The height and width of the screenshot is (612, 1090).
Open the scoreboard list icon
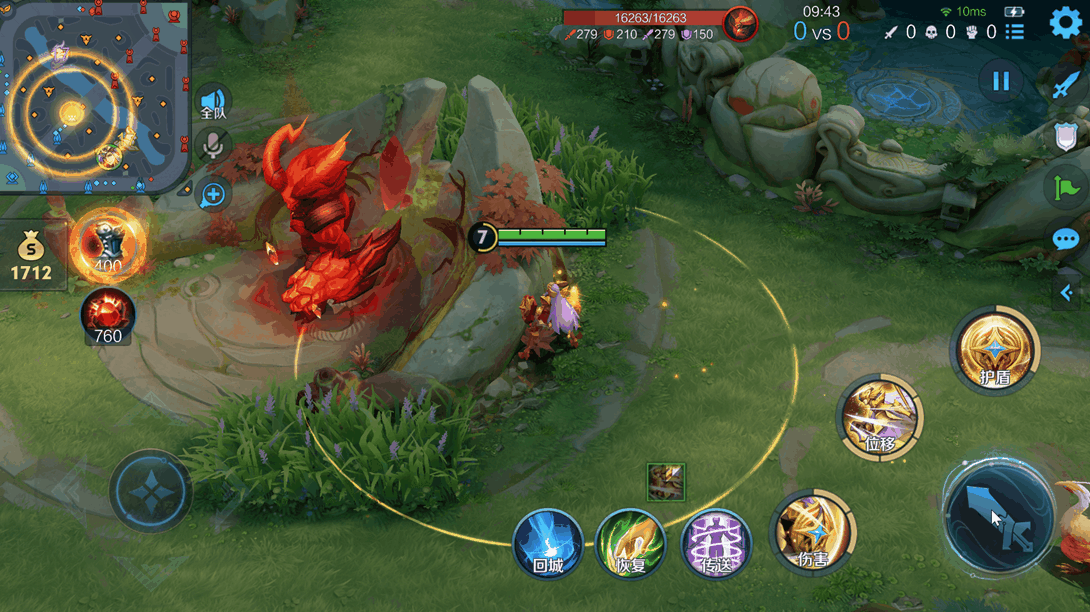[x=1015, y=32]
